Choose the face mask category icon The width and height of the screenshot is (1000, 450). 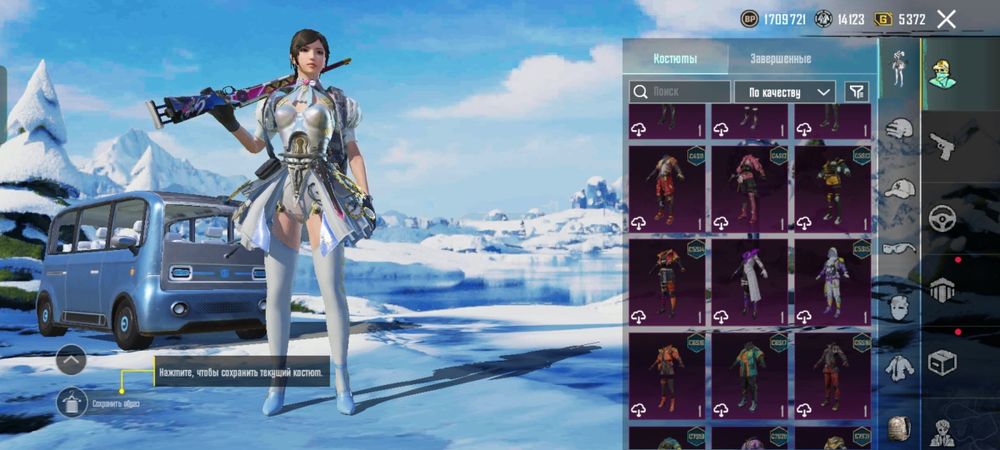click(900, 307)
